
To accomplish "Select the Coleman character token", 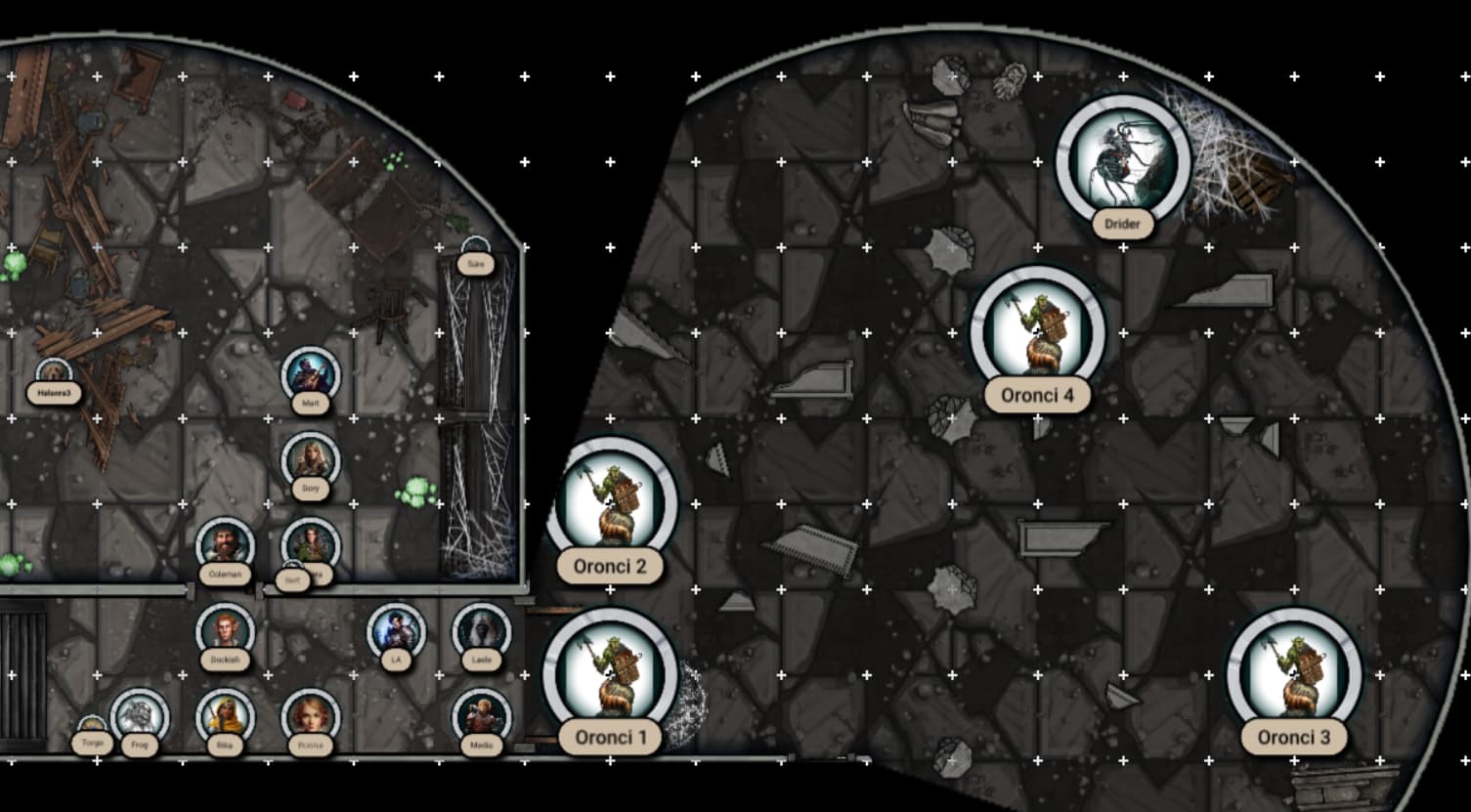I will (x=225, y=545).
